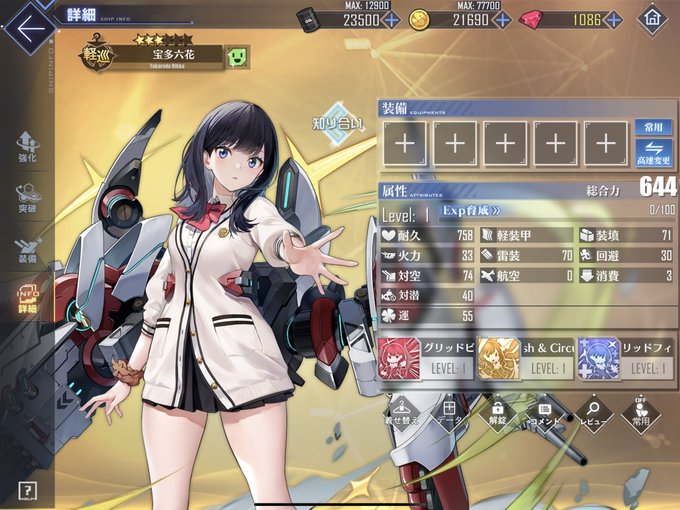This screenshot has height=510, width=680.
Task: Open the レビュー review button
Action: (593, 412)
